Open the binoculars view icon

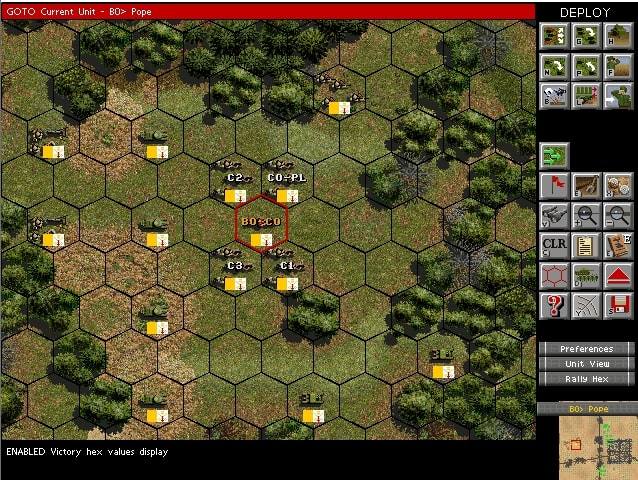tap(554, 215)
